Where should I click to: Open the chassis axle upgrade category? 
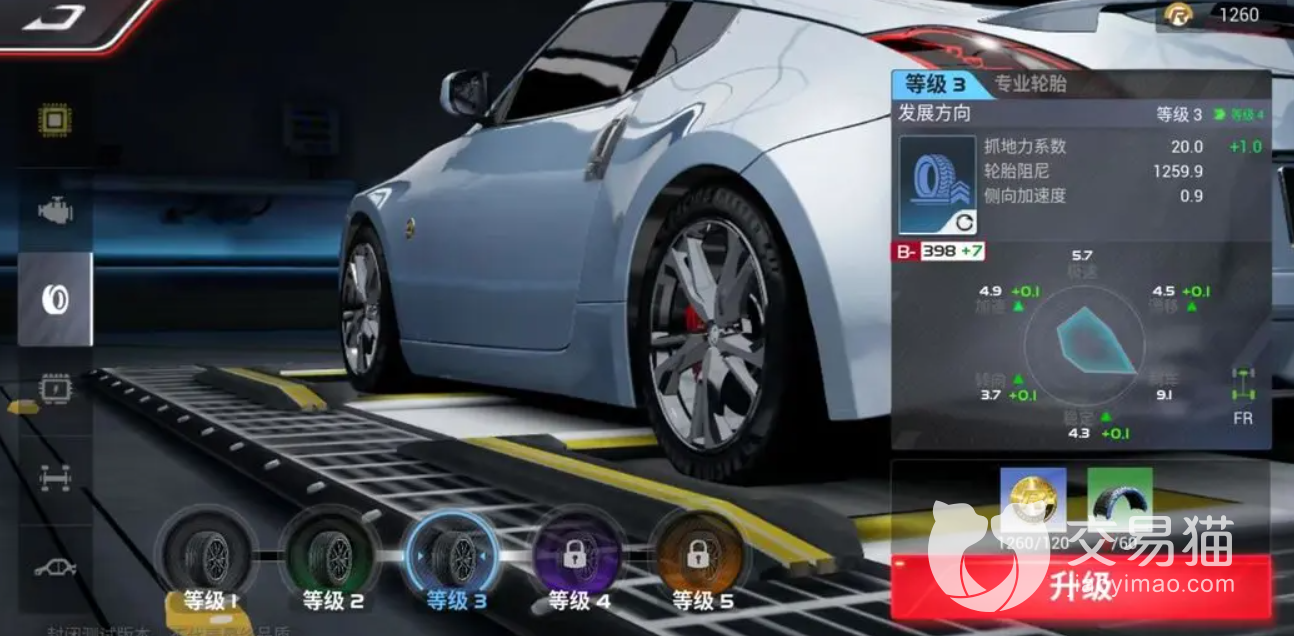[x=55, y=478]
